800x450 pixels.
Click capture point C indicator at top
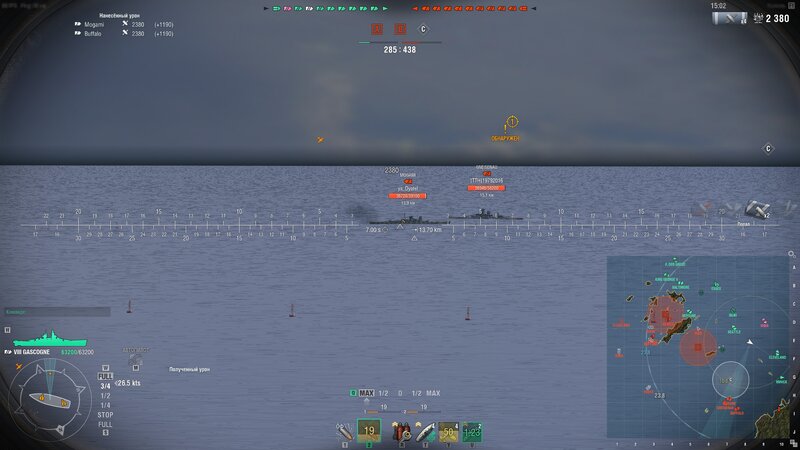click(x=423, y=30)
